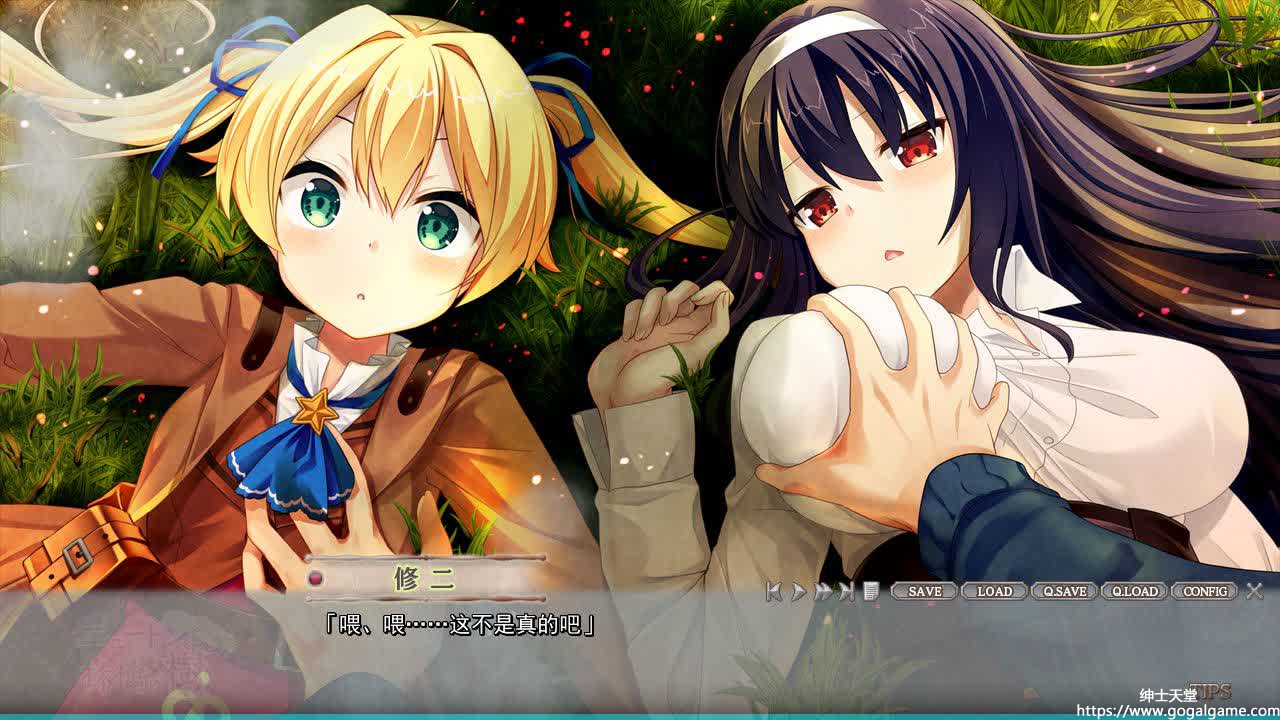Quick load with Q.LOAD
The image size is (1280, 720).
(x=1135, y=591)
